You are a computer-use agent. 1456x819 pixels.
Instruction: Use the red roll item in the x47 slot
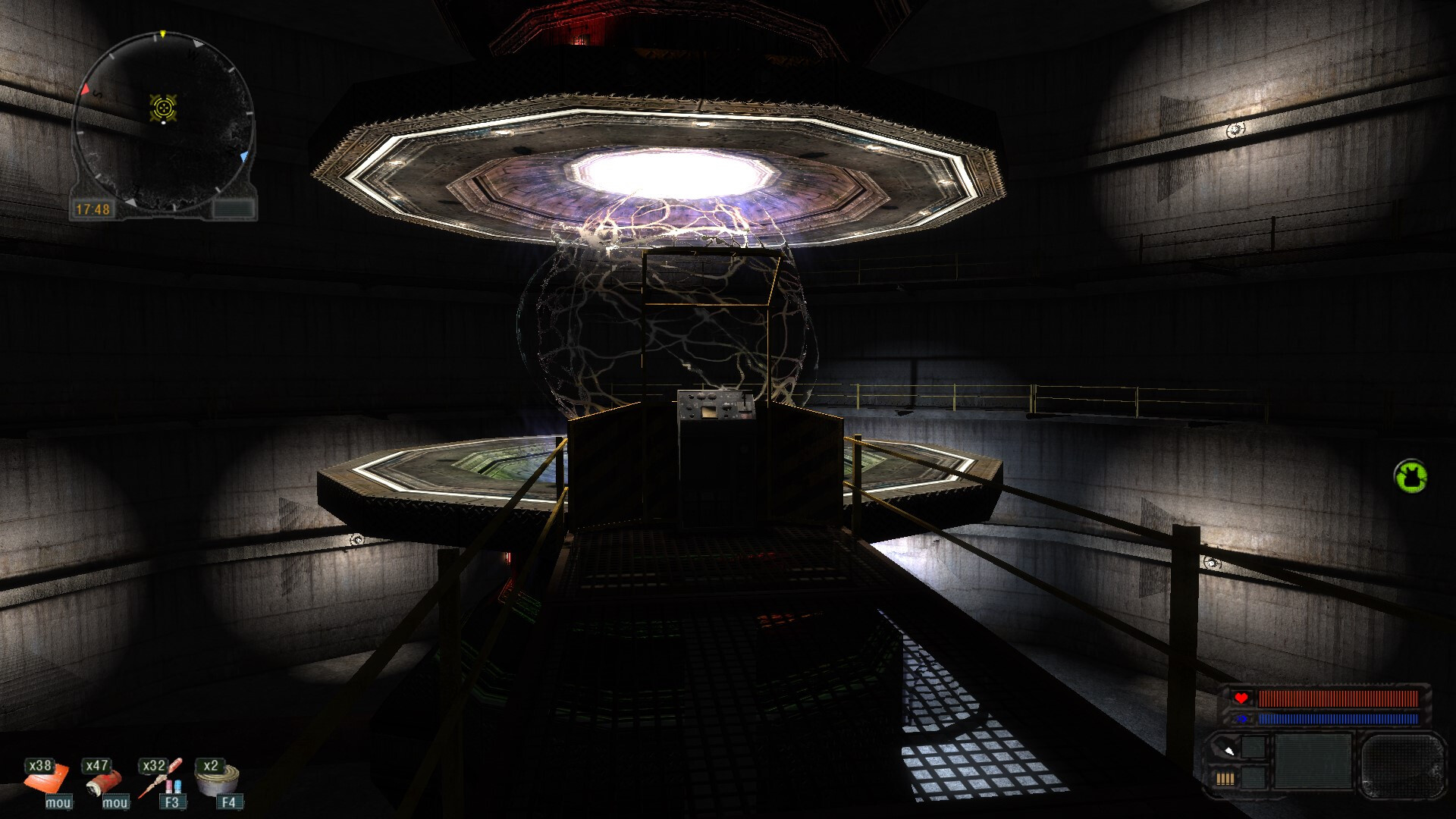(105, 779)
